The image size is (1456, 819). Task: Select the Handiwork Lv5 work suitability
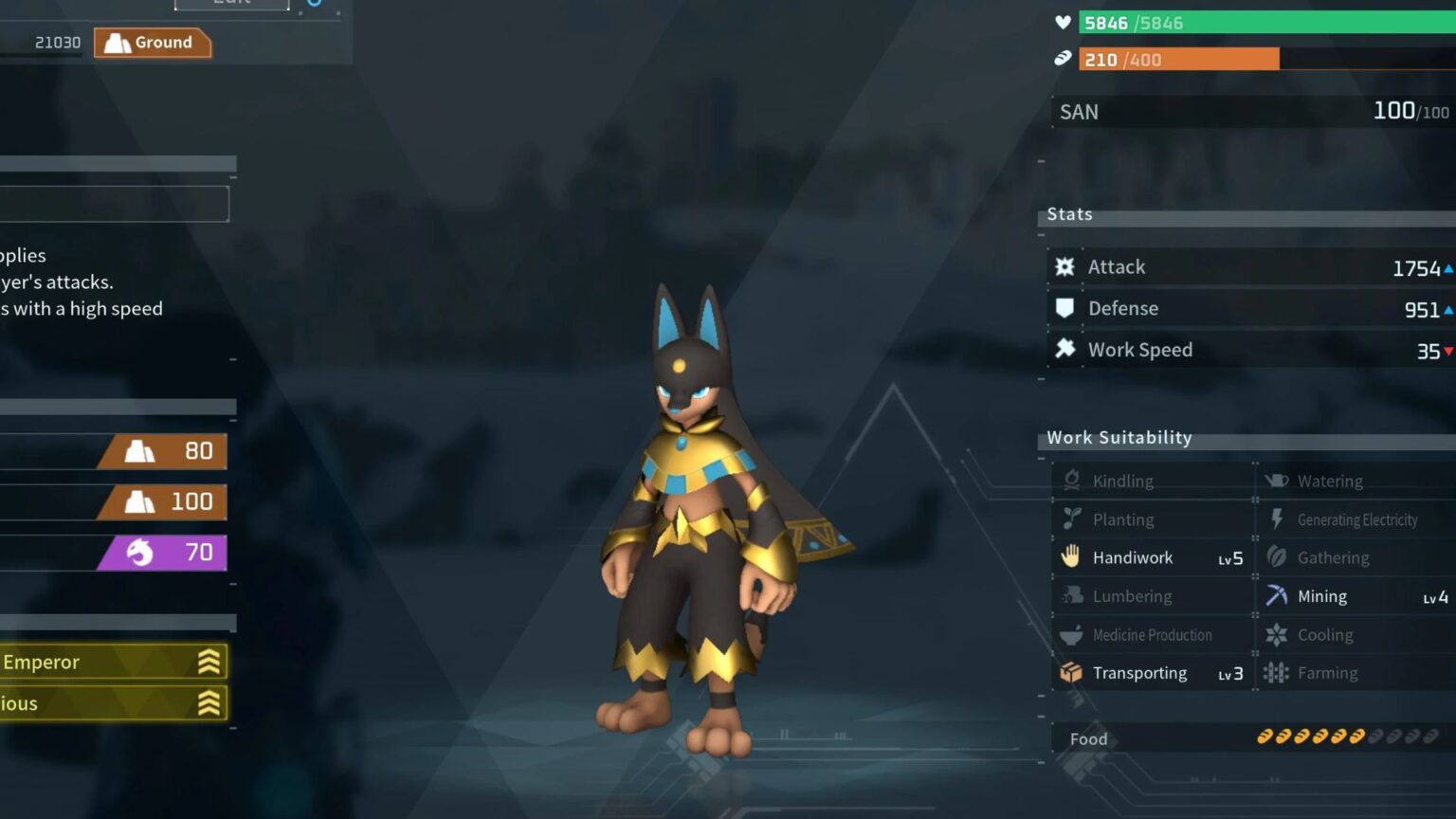pos(1153,558)
